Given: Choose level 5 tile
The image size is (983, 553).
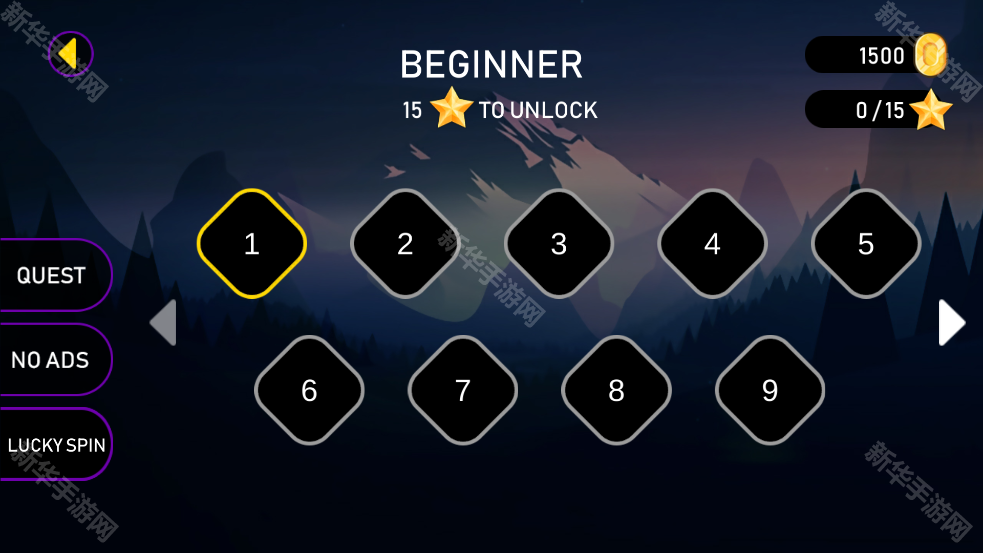Looking at the screenshot, I should click(x=866, y=244).
